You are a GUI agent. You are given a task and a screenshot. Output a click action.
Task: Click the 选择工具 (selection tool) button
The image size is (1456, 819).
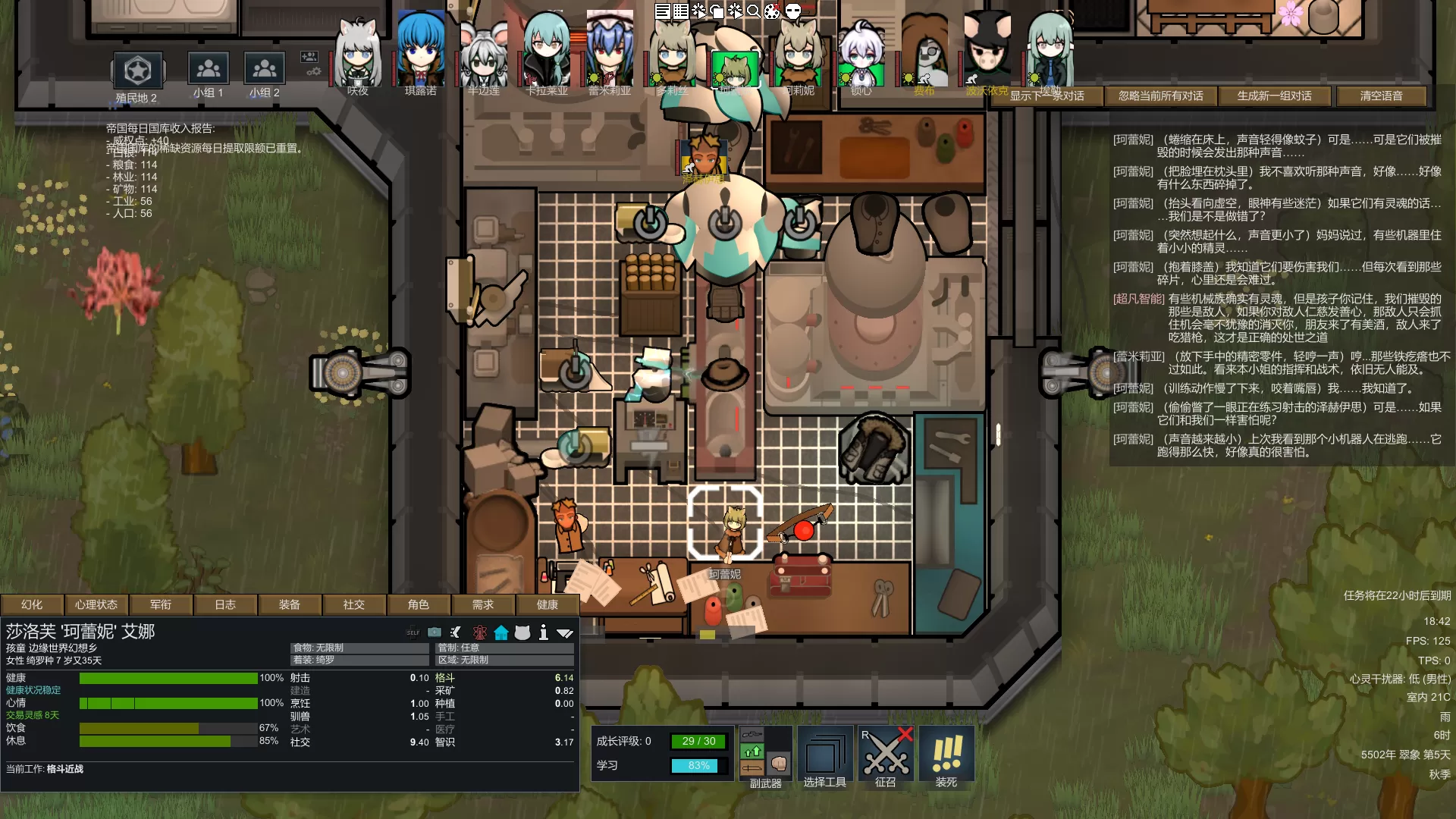pos(825,757)
